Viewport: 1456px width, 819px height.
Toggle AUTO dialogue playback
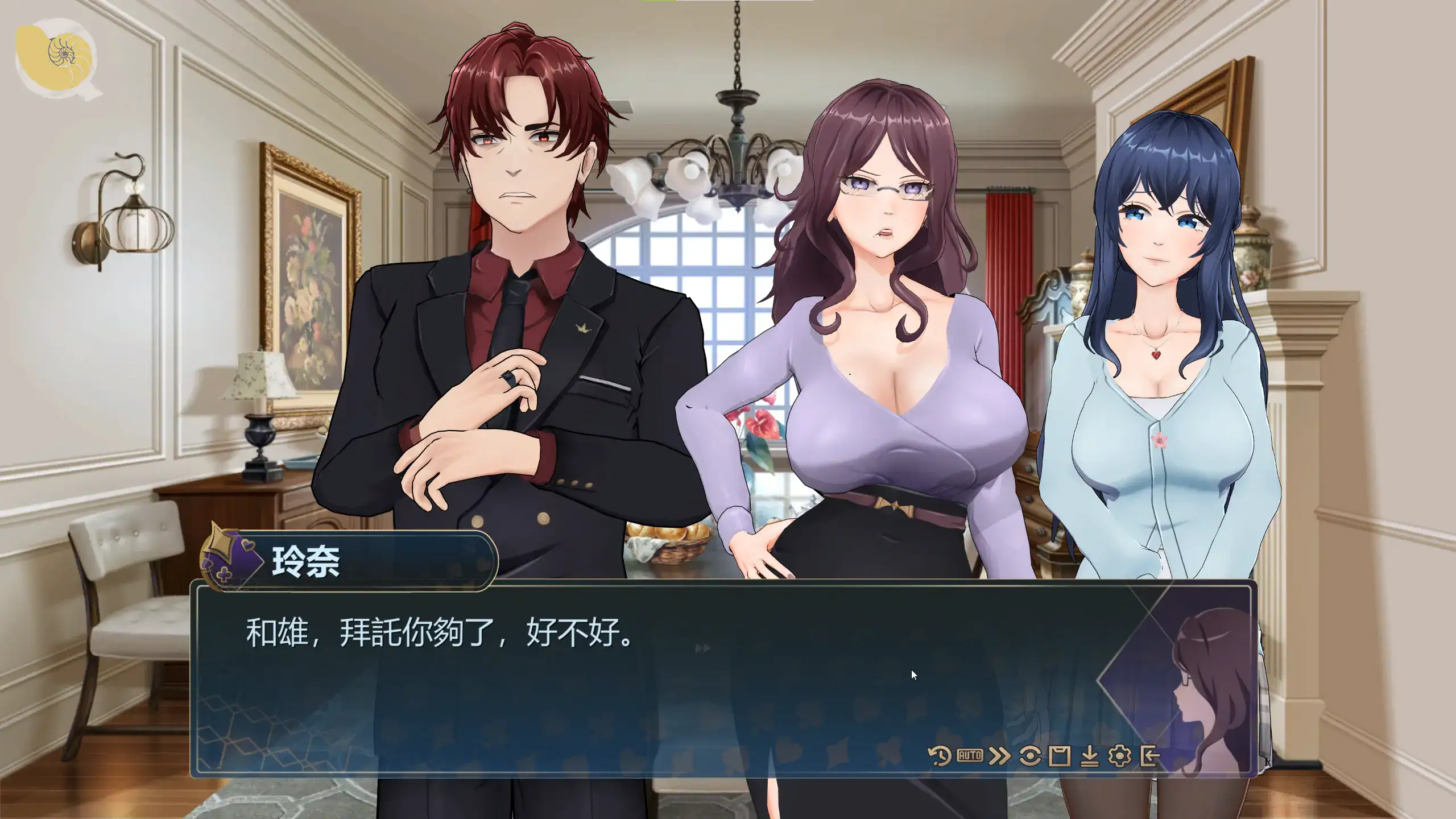[970, 756]
